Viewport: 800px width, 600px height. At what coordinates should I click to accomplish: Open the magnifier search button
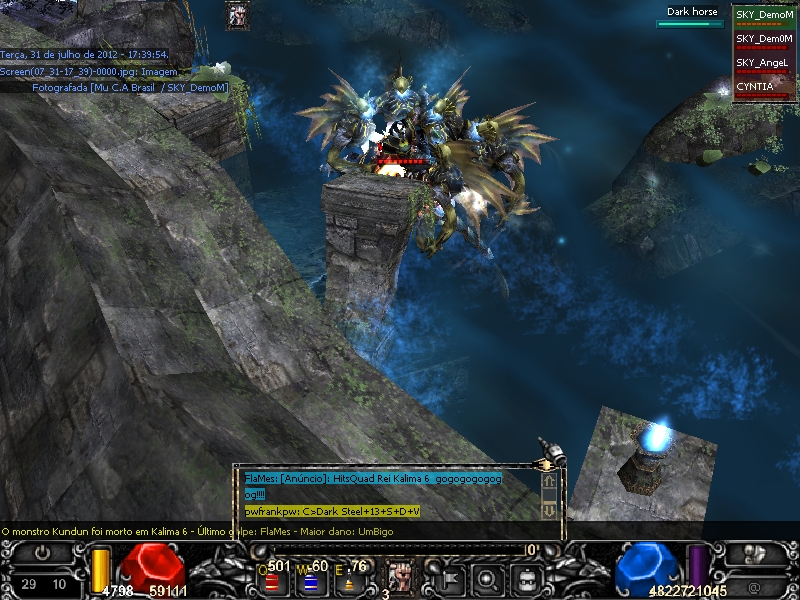(488, 577)
